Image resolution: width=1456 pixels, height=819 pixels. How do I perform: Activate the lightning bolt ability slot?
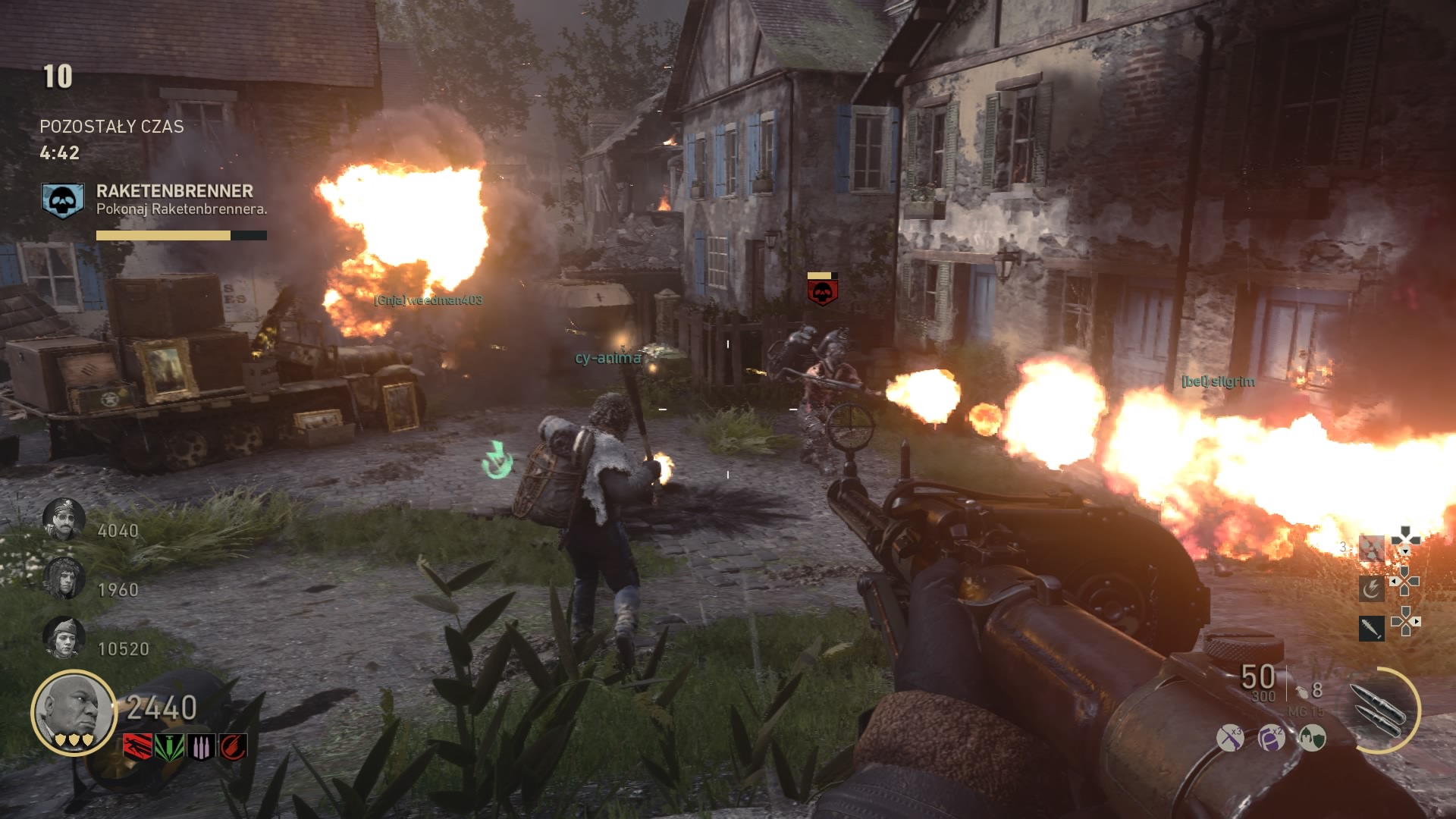[1371, 588]
